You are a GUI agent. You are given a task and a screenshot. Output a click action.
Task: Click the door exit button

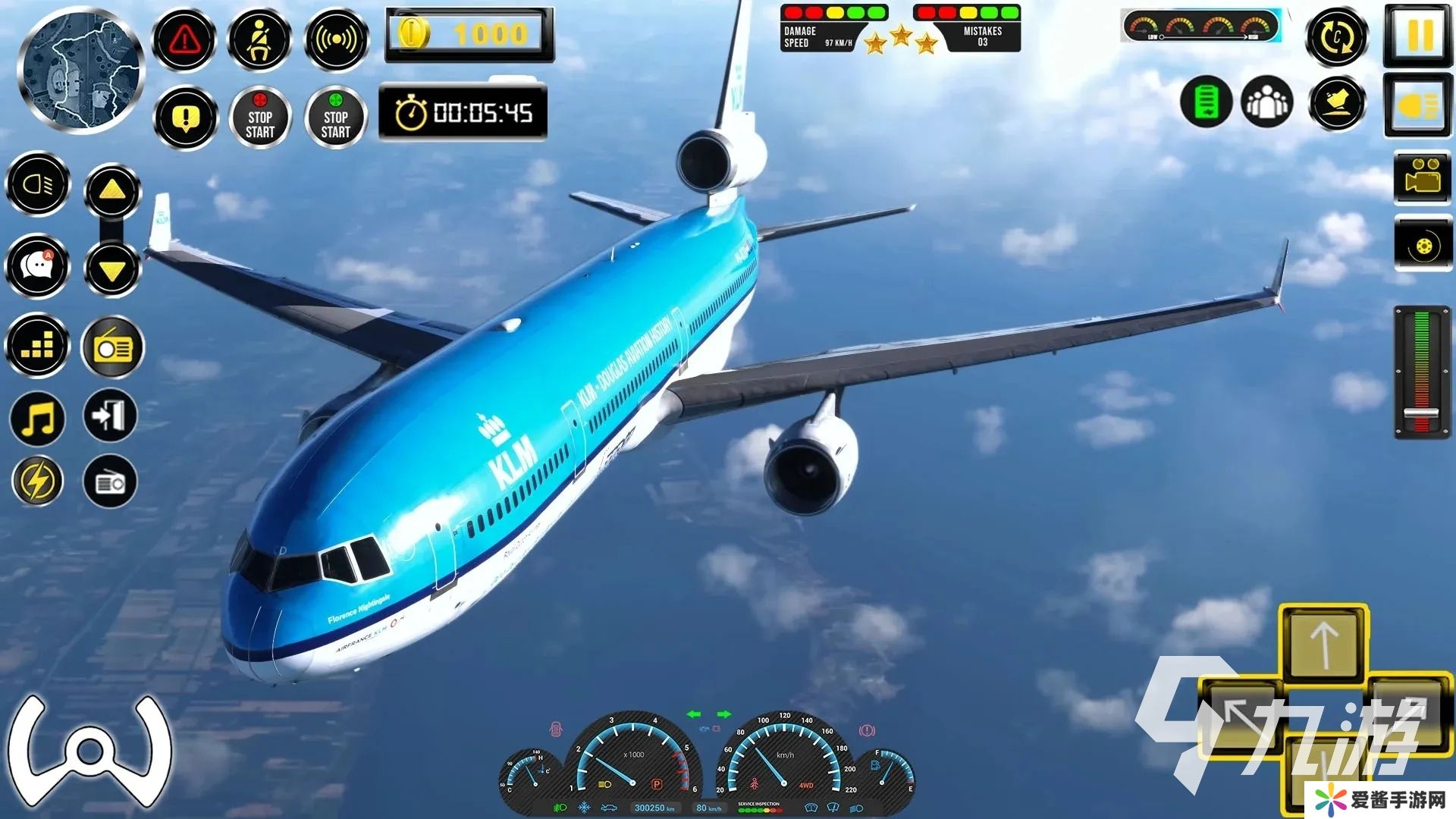coord(111,416)
